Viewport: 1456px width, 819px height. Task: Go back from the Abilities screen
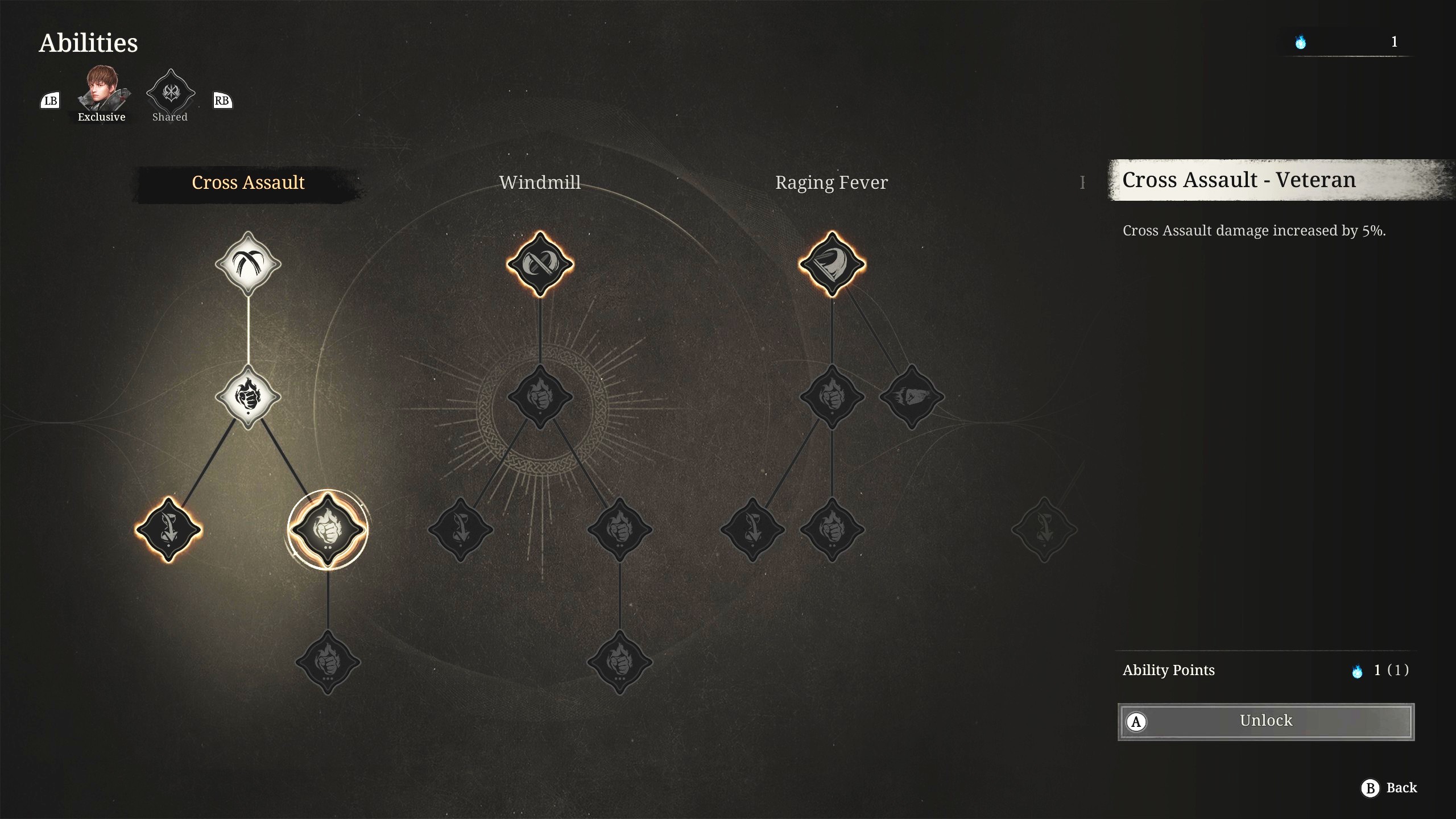point(1389,788)
